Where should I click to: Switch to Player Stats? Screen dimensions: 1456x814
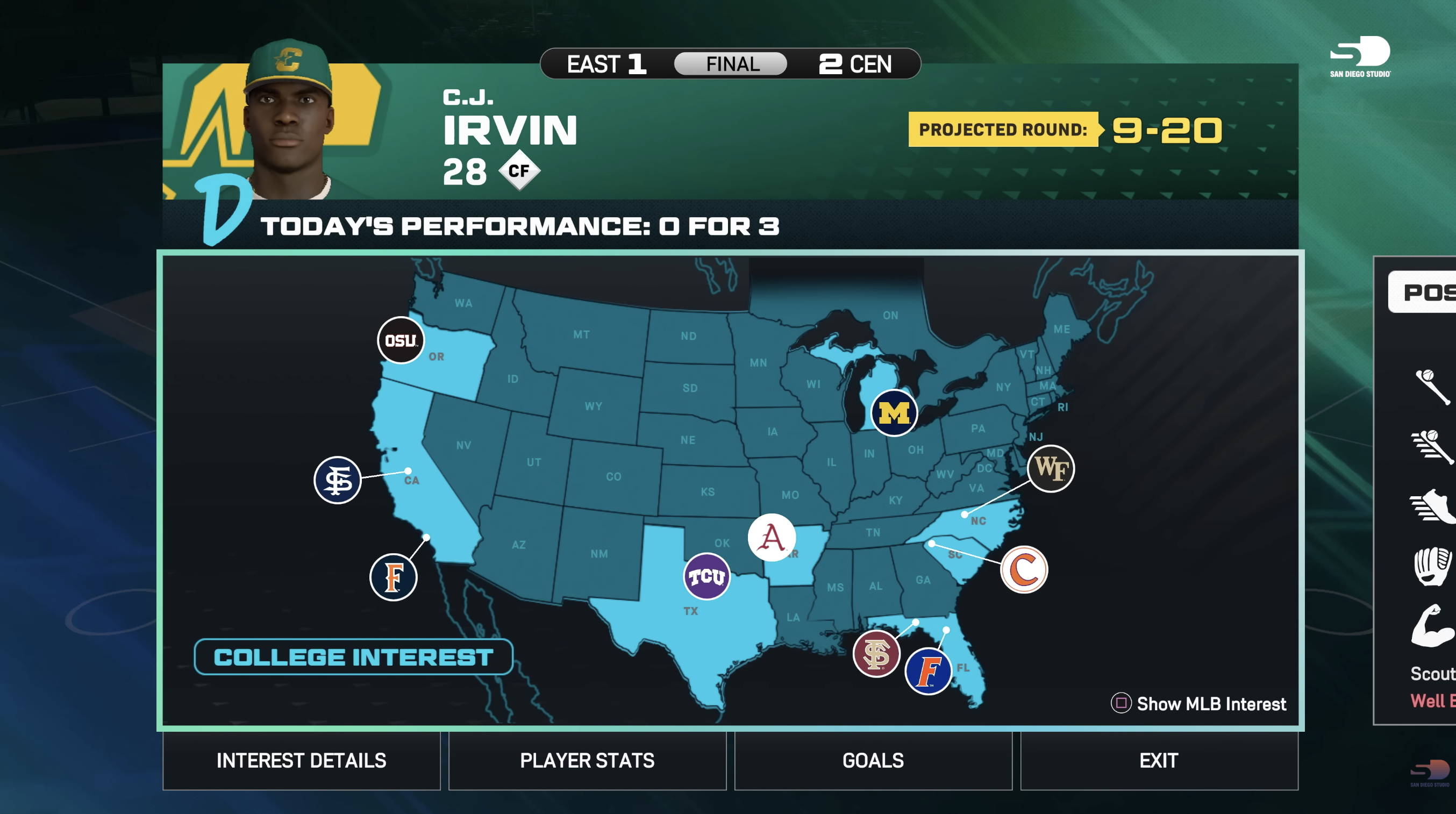(x=587, y=761)
